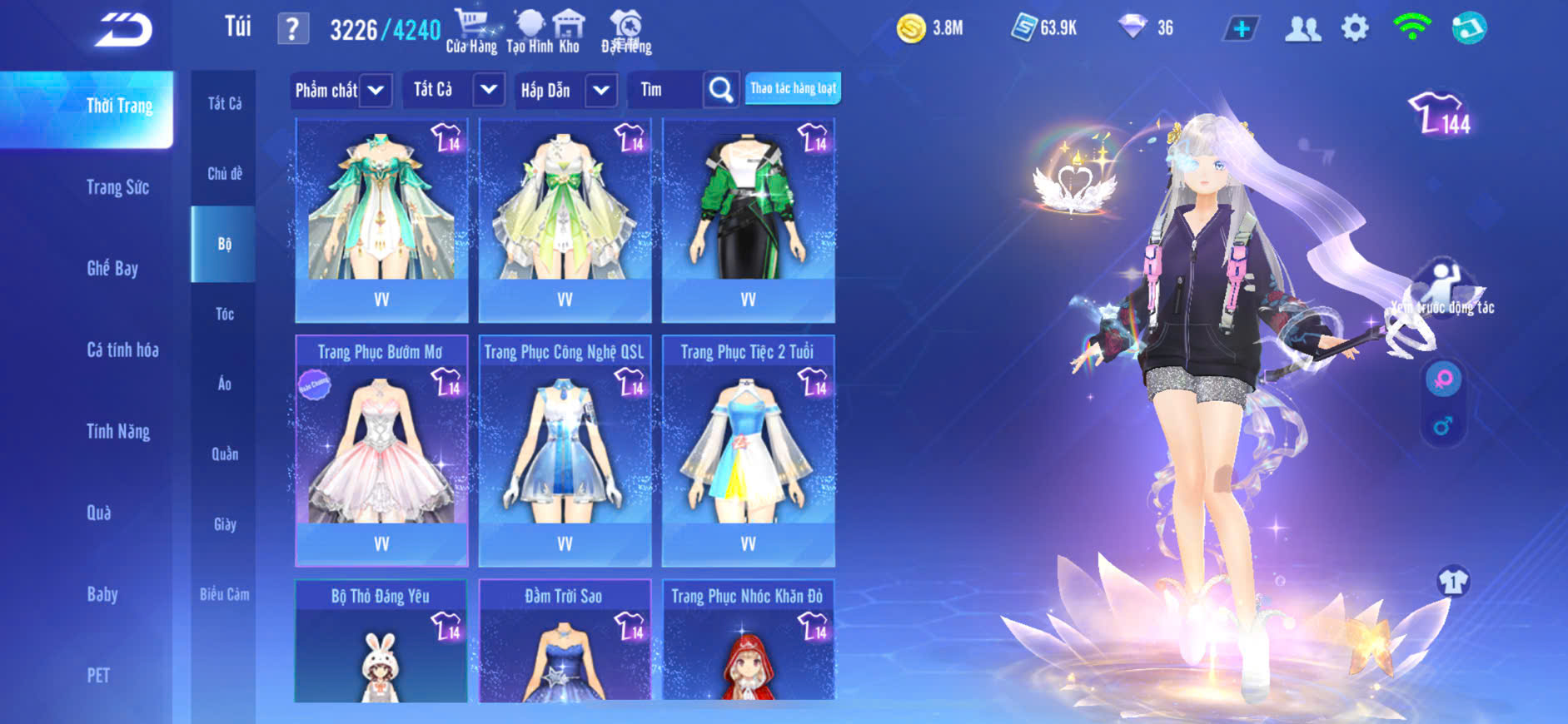
Task: Pick the Trang Phục Tiệc 2 Tuổi outfit
Action: click(x=748, y=449)
